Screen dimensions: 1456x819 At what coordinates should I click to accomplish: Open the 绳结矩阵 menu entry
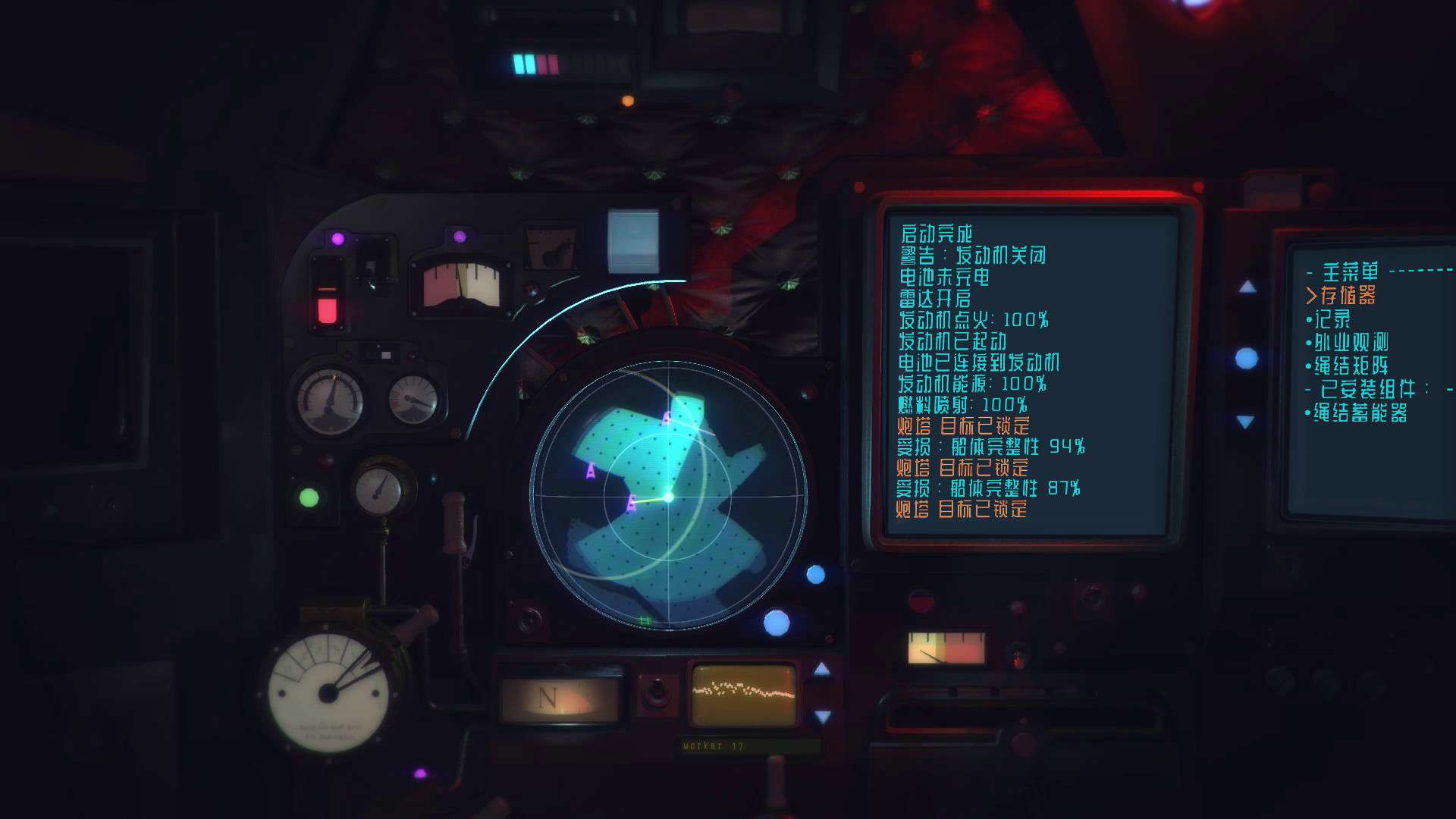pyautogui.click(x=1351, y=366)
